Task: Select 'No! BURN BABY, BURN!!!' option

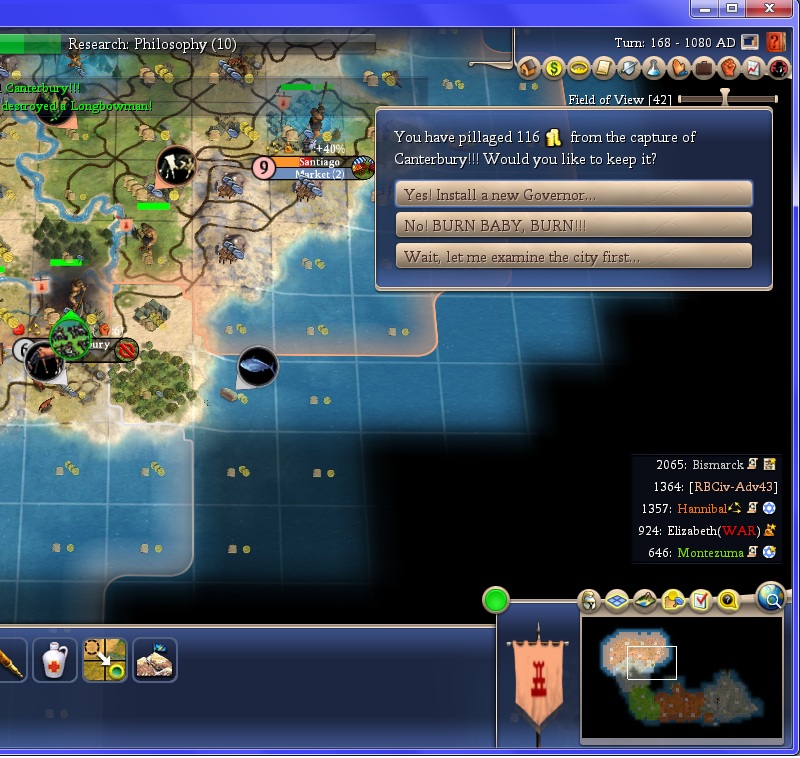Action: (x=573, y=225)
